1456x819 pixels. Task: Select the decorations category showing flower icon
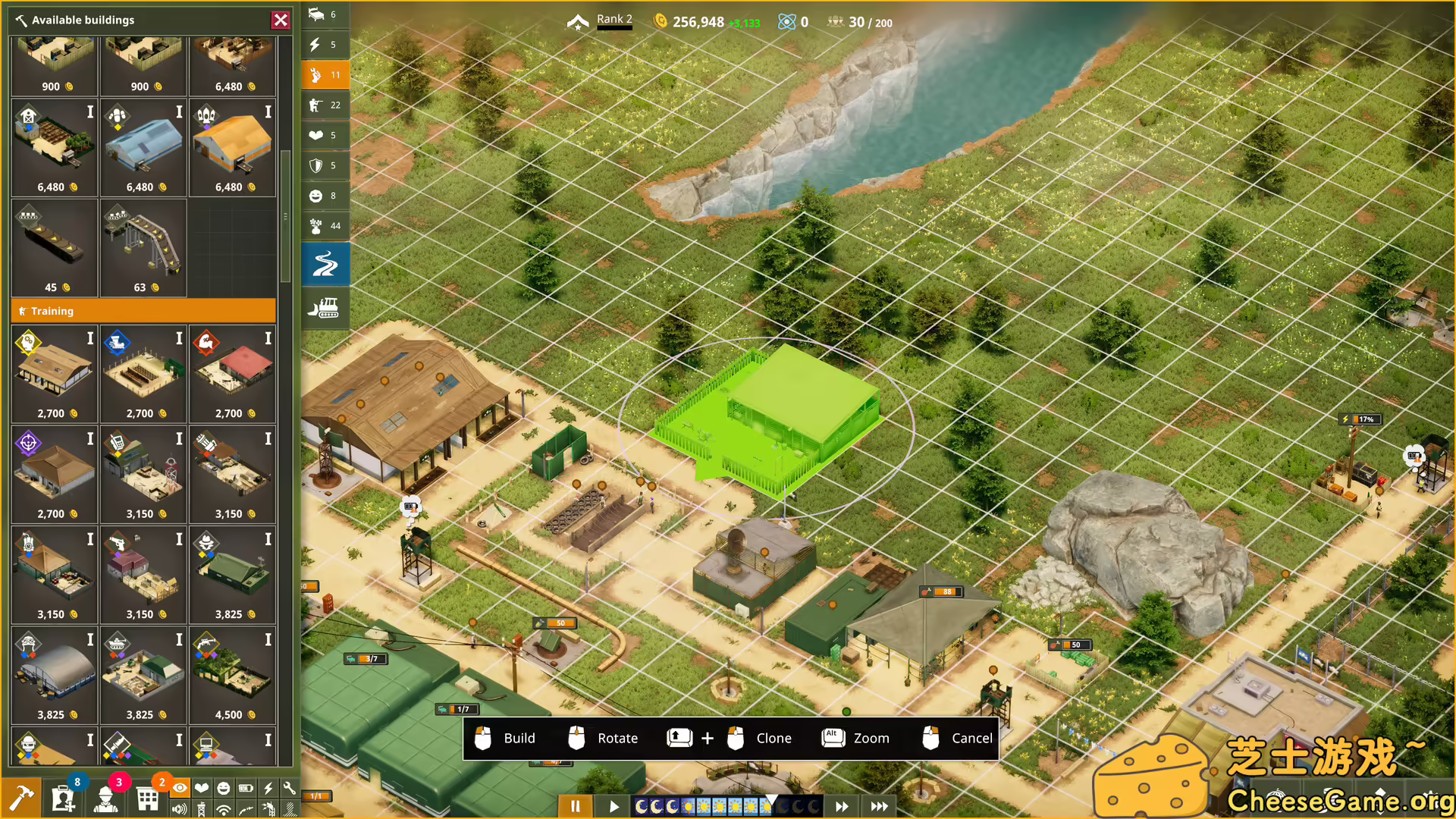click(325, 226)
